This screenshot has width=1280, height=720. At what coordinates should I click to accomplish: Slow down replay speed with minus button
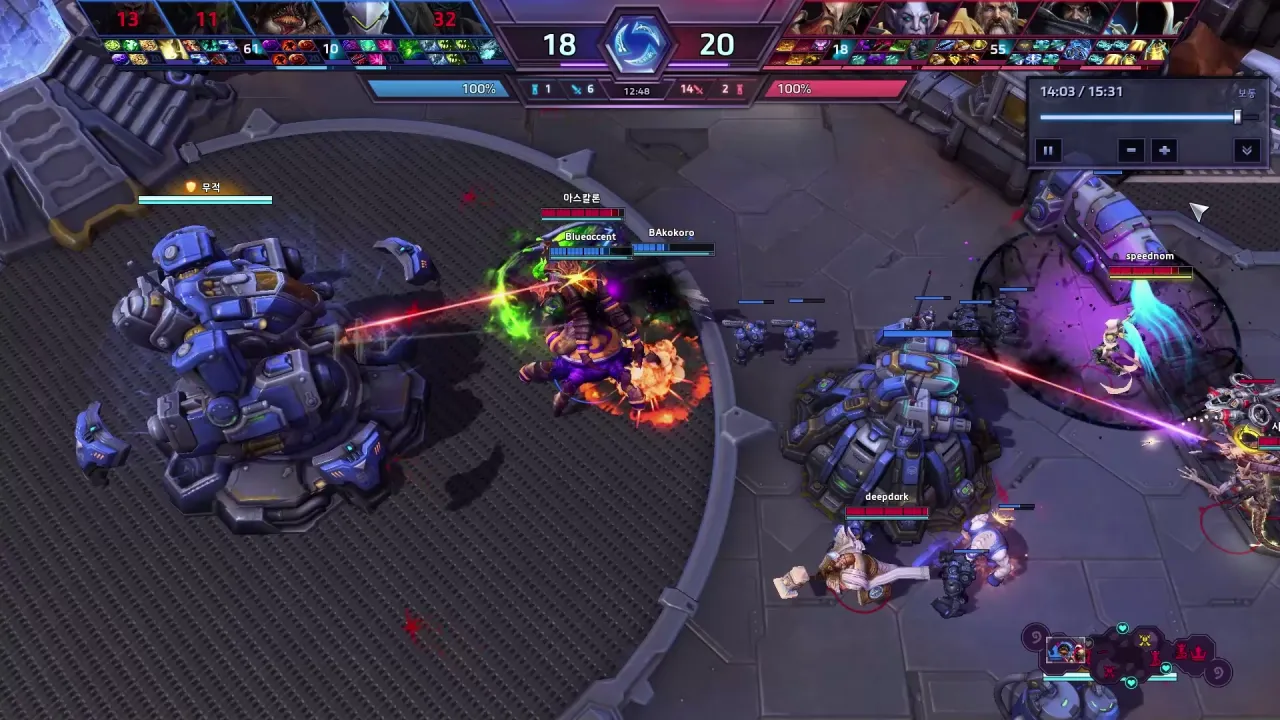1131,151
